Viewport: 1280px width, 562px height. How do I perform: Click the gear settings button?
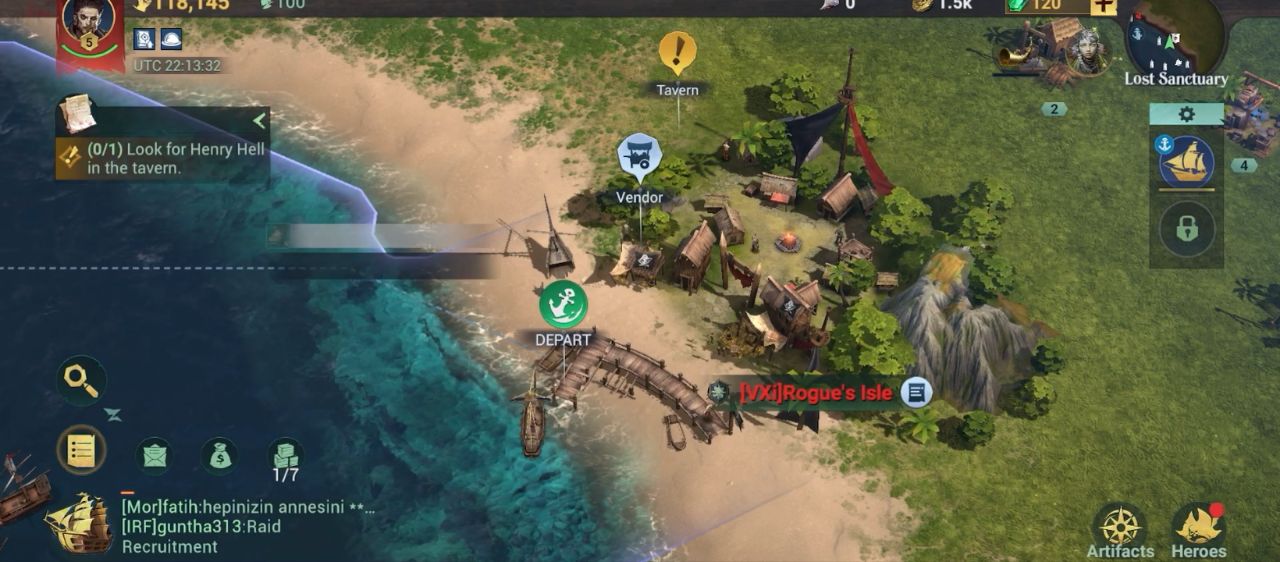point(1186,114)
